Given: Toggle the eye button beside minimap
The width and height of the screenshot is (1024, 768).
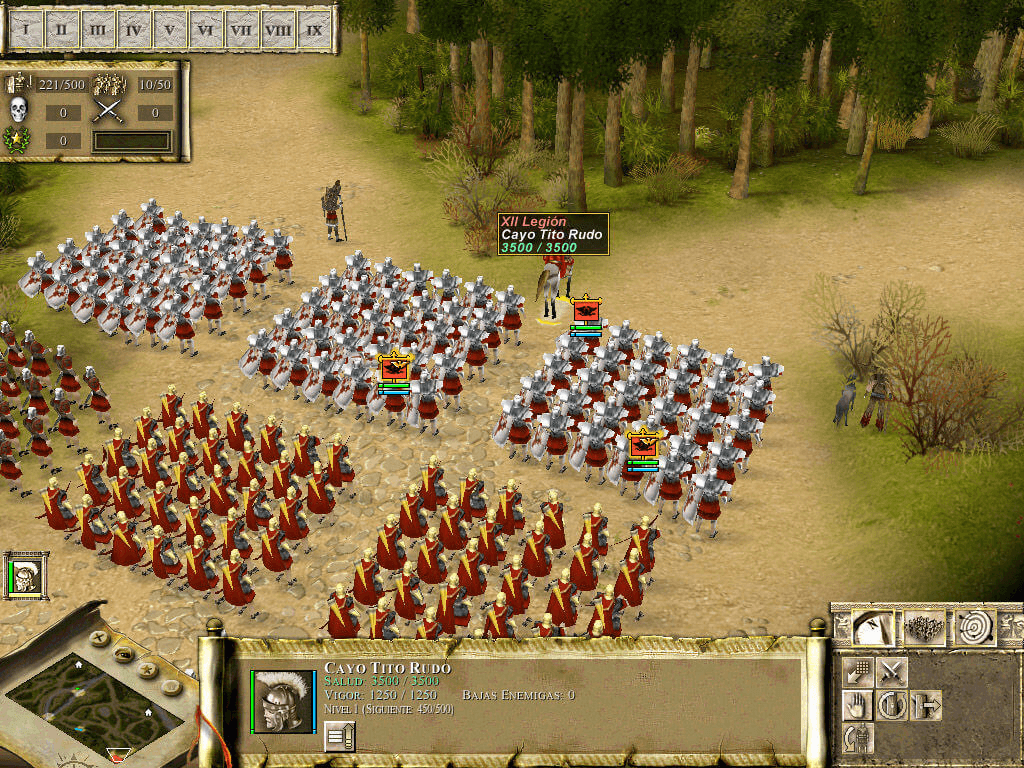Looking at the screenshot, I should pos(125,655).
